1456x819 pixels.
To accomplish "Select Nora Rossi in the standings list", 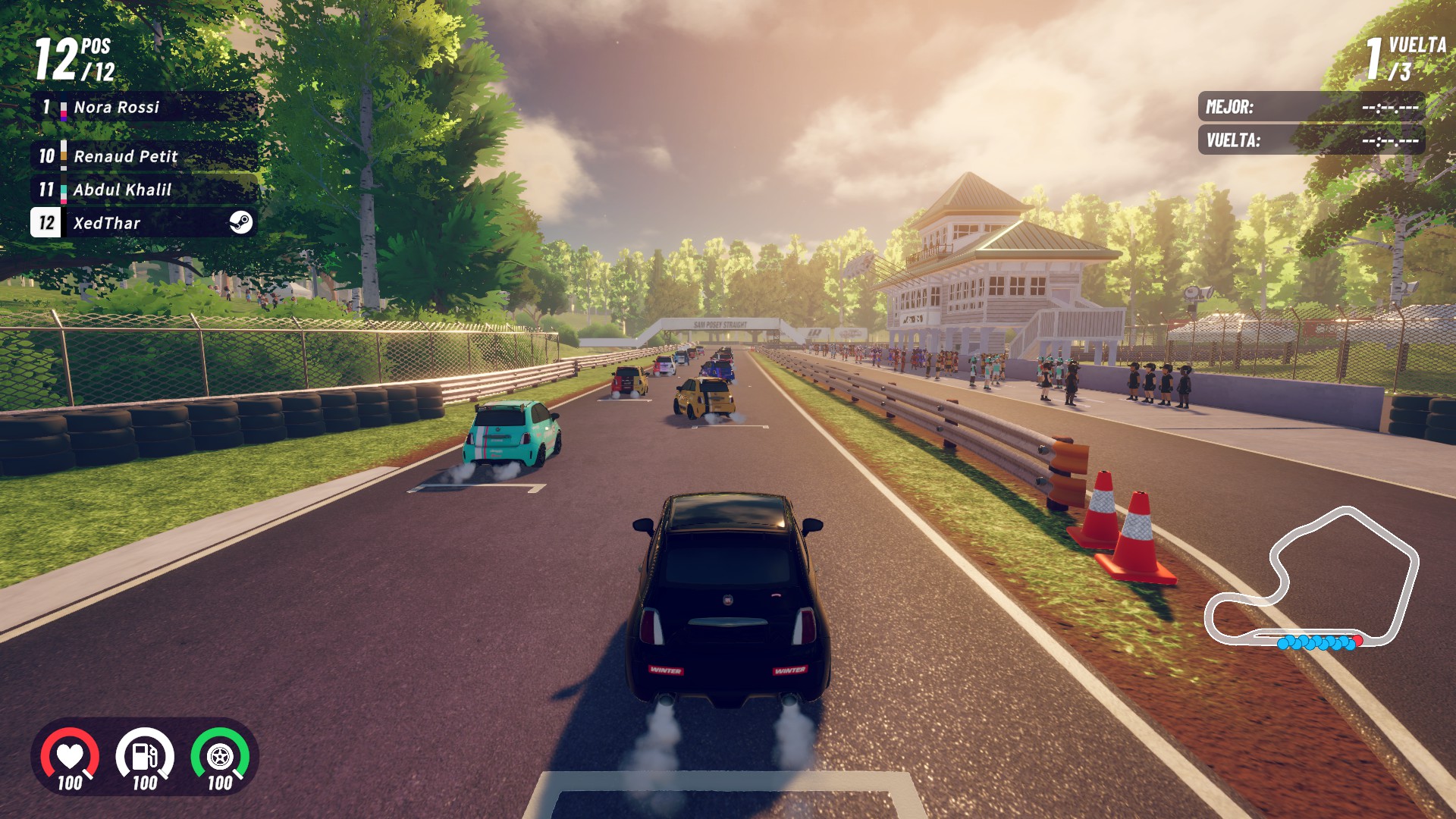I will (x=144, y=108).
